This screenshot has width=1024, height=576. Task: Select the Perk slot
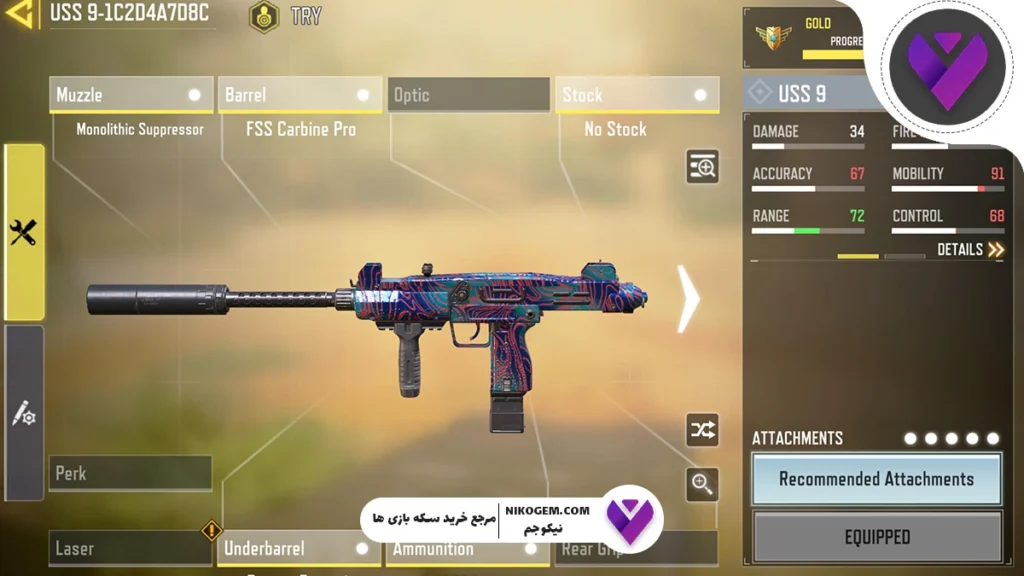(130, 473)
